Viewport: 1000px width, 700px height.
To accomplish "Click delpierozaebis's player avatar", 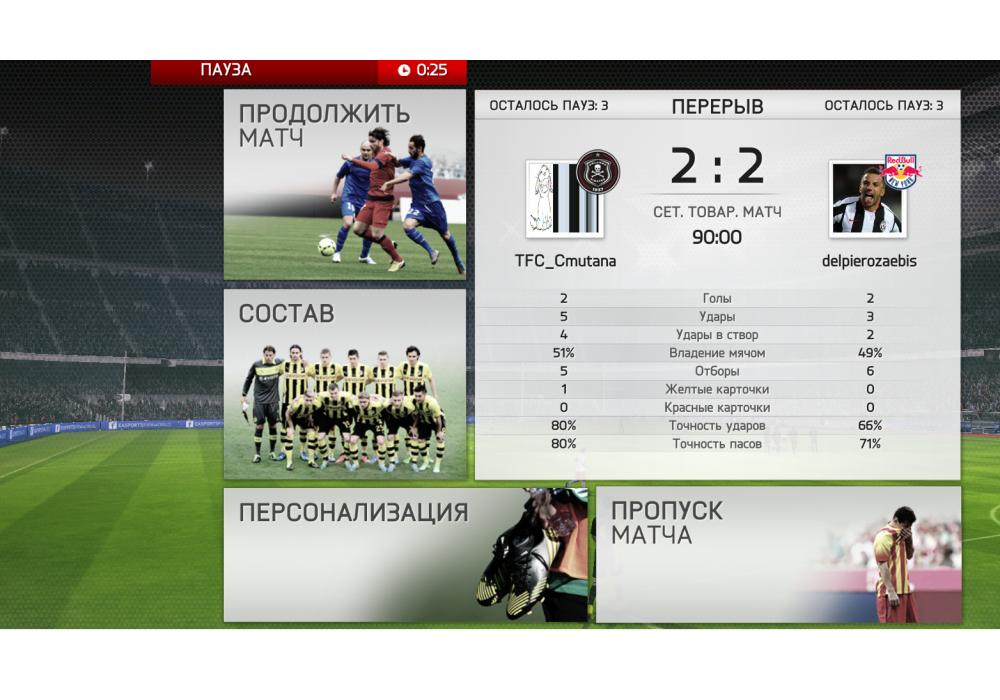I will tap(866, 199).
